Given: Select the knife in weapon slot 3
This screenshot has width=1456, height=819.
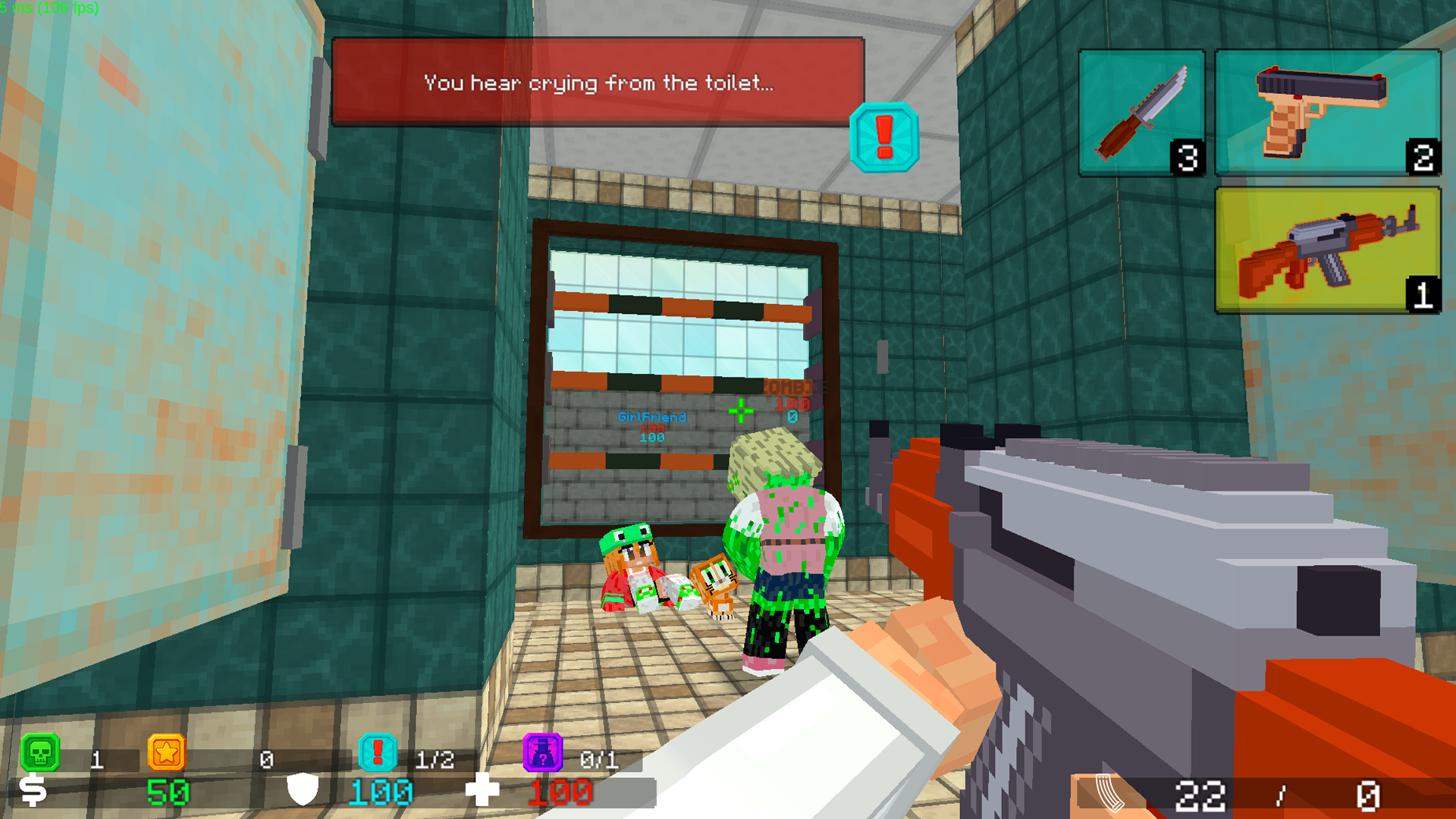Looking at the screenshot, I should pos(1141,111).
